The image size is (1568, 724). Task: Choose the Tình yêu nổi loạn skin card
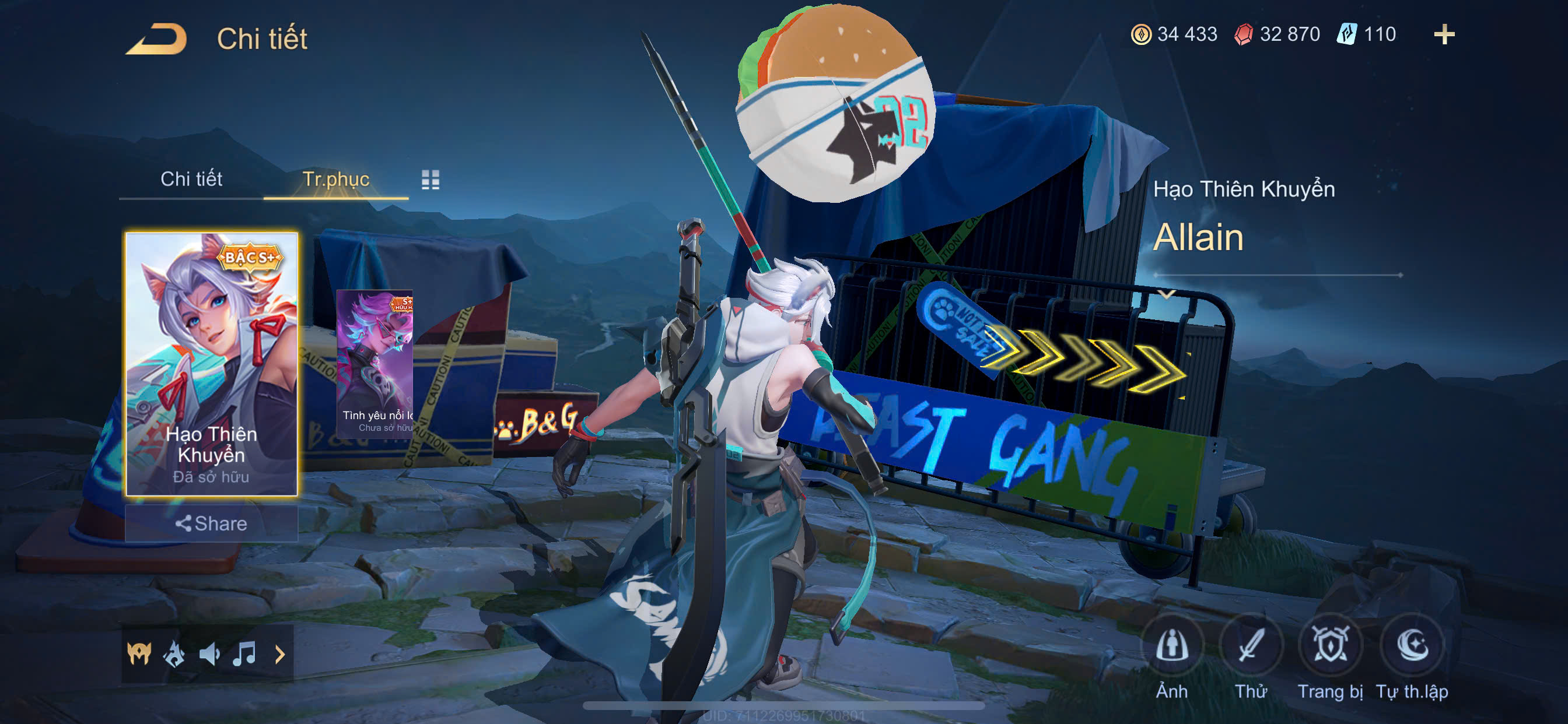tap(375, 363)
